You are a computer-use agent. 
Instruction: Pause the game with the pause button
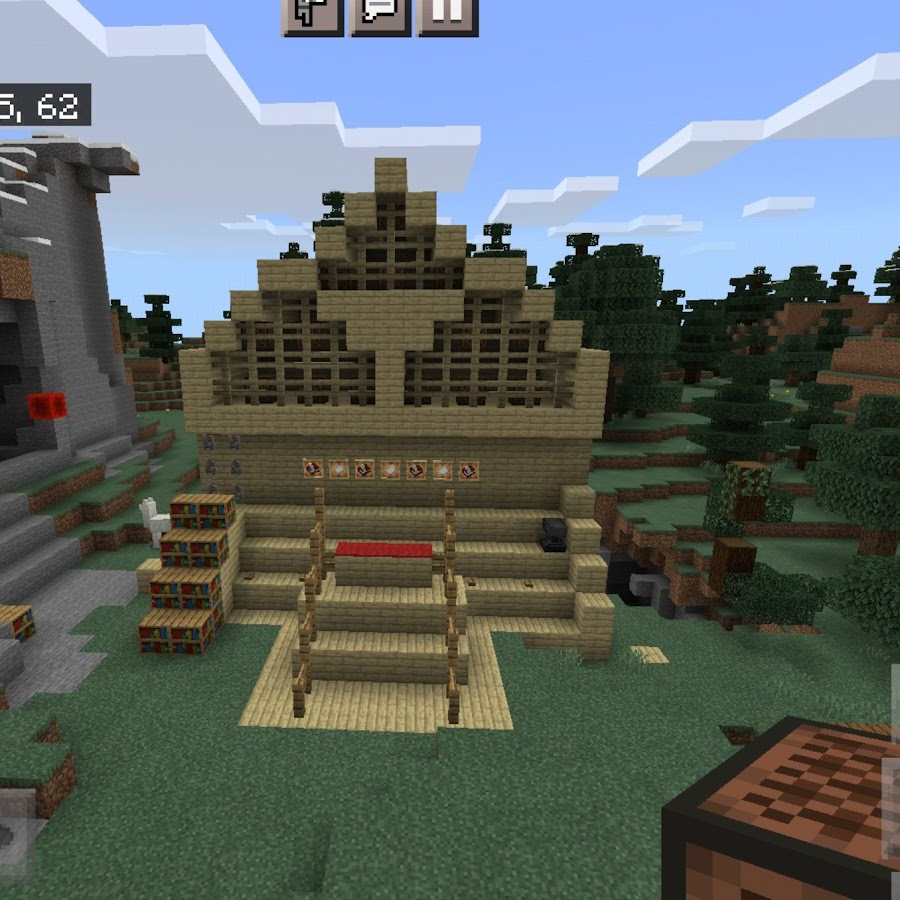pos(447,14)
